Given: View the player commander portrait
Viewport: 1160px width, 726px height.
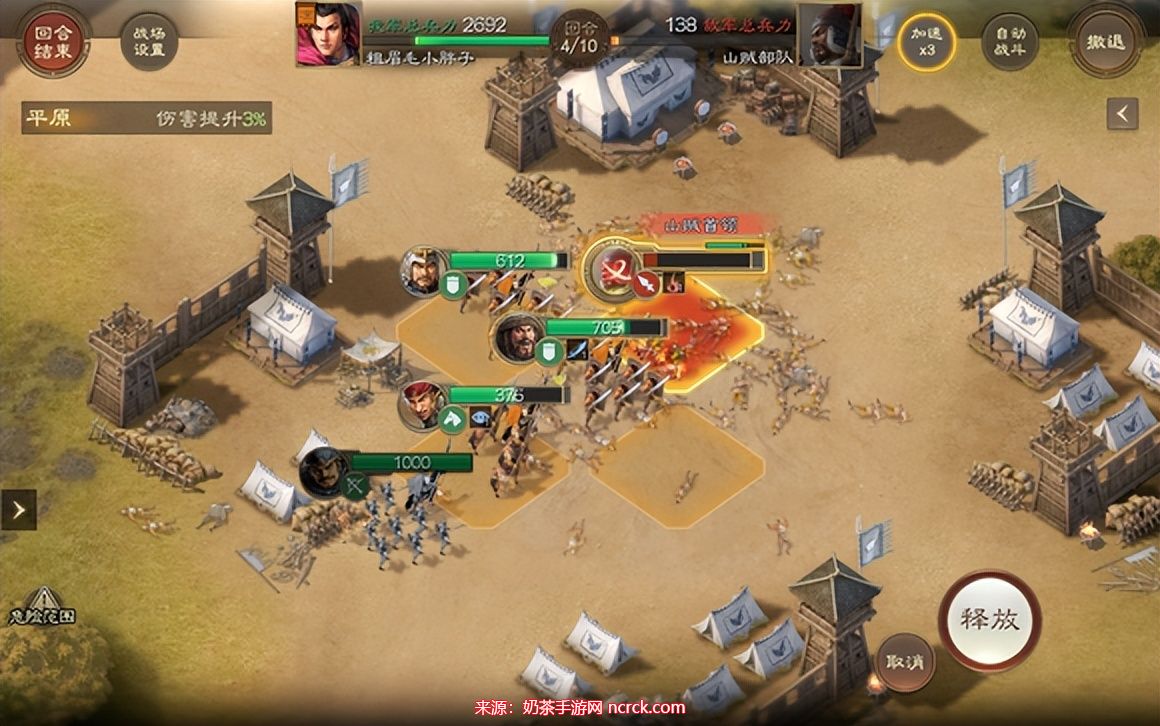Looking at the screenshot, I should click(328, 34).
